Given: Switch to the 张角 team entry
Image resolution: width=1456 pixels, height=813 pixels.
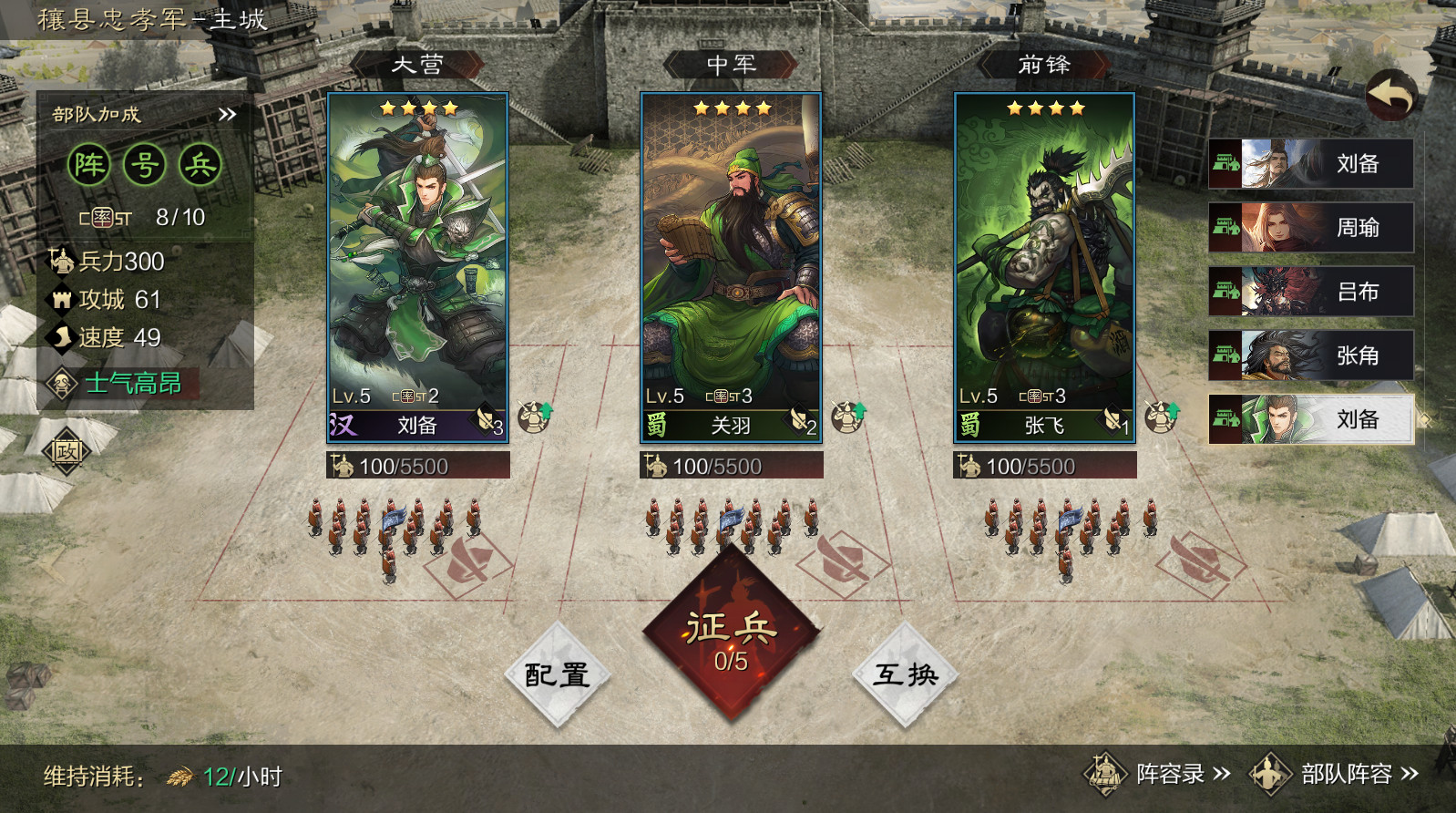Looking at the screenshot, I should click(x=1310, y=355).
